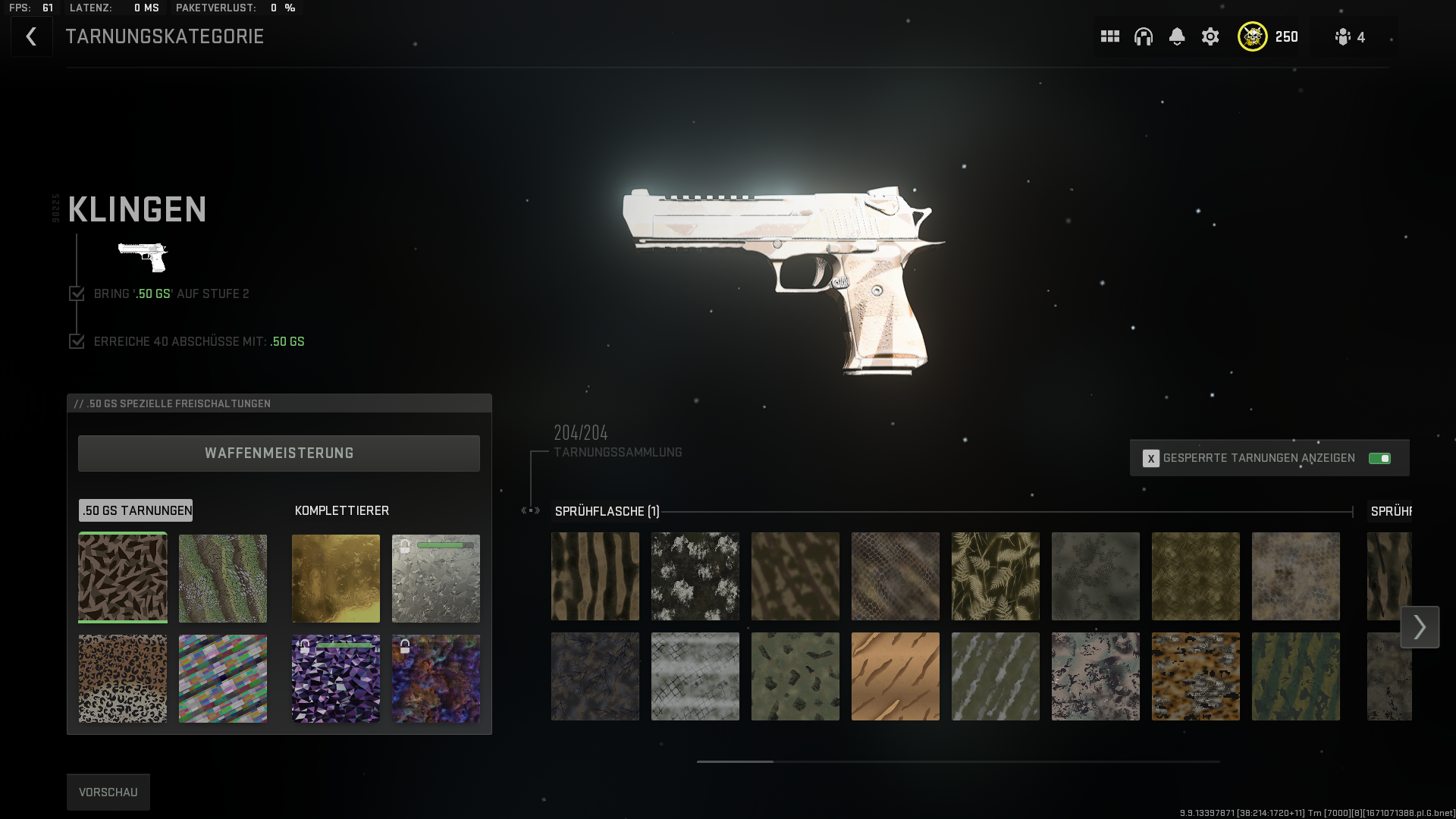Advance camo list with right arrow

pos(1420,627)
